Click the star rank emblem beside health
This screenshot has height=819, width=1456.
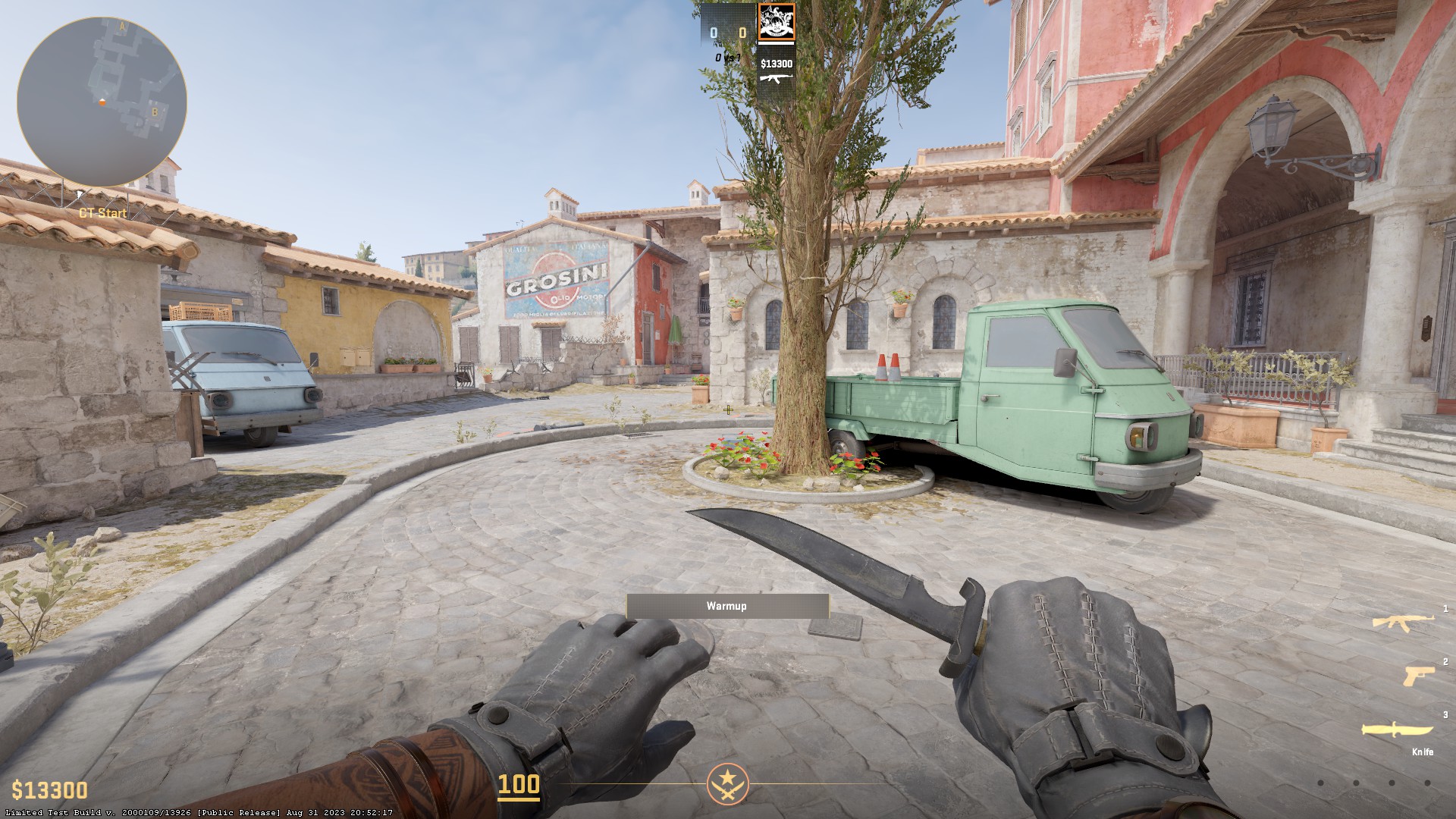tap(728, 784)
